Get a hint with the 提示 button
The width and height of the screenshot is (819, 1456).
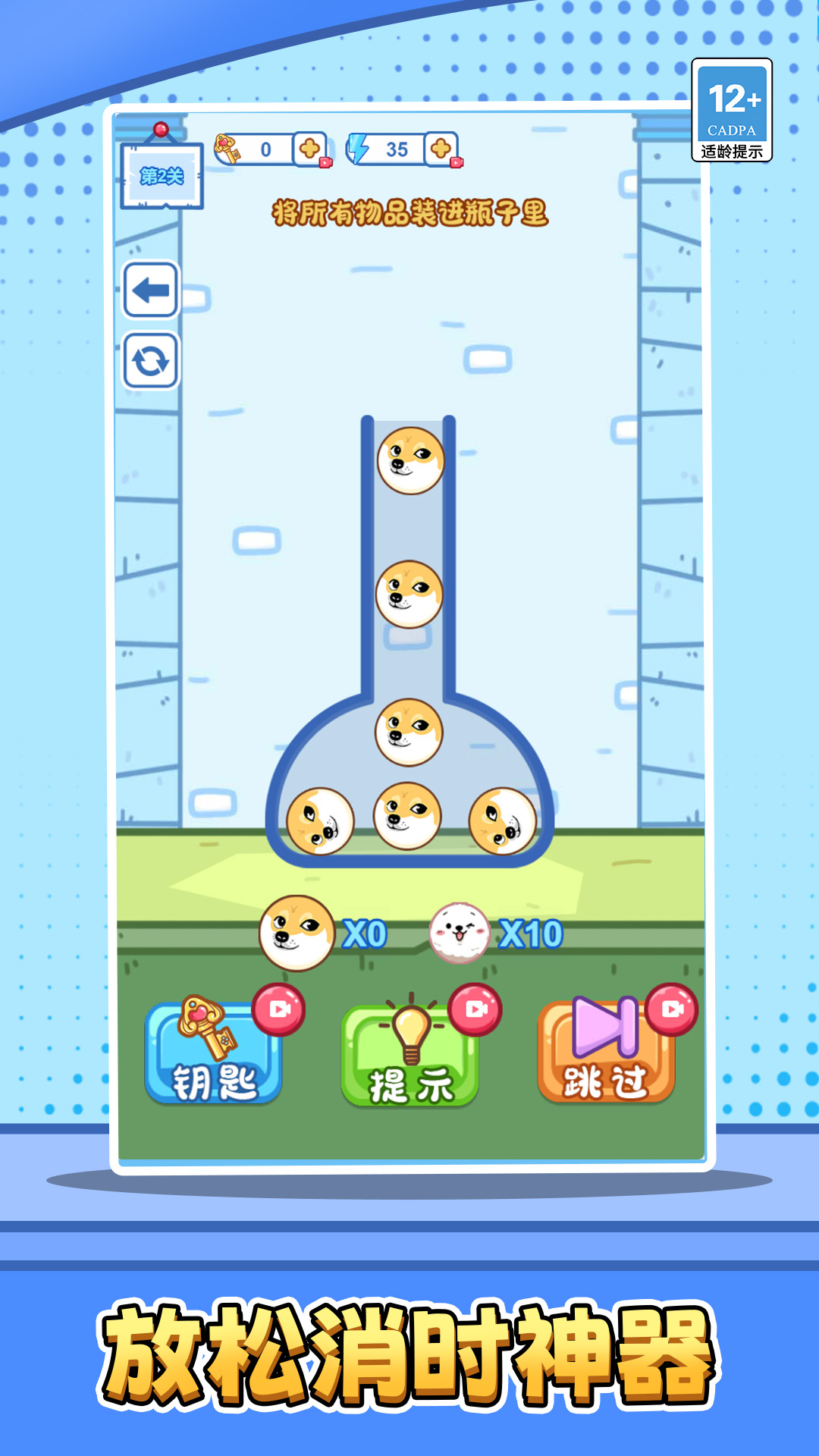(410, 1056)
